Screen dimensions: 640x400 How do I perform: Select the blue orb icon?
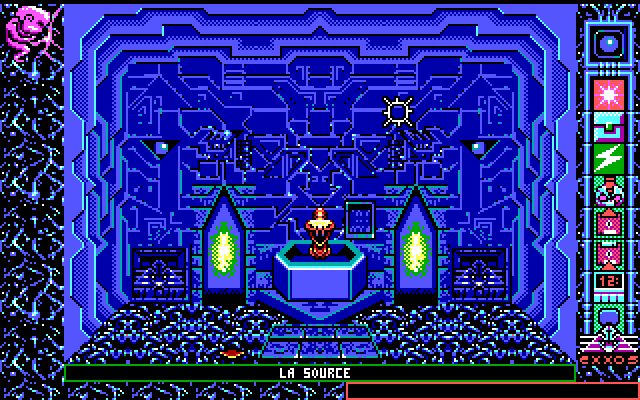point(607,43)
